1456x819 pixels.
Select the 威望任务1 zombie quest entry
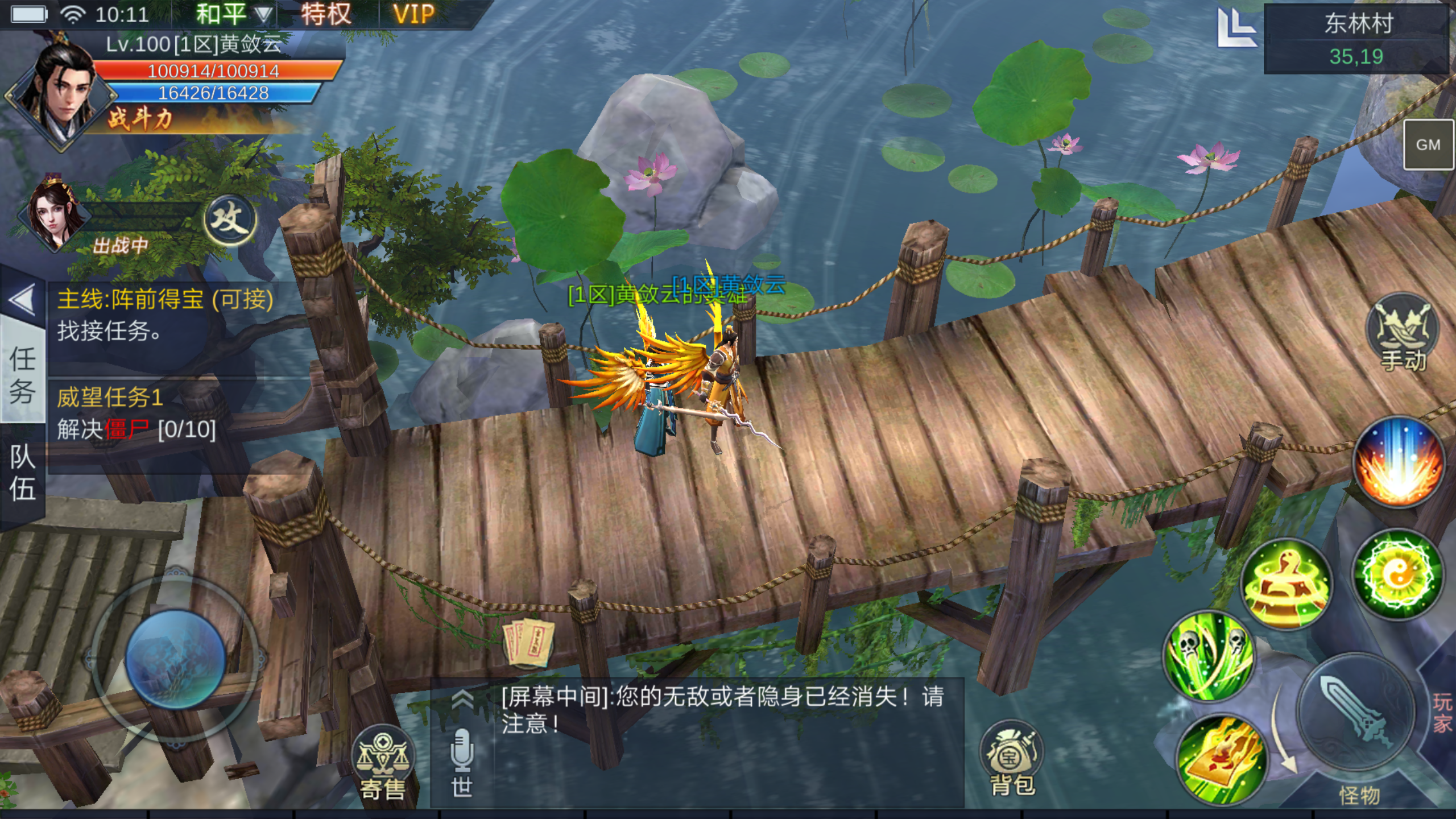pyautogui.click(x=136, y=413)
